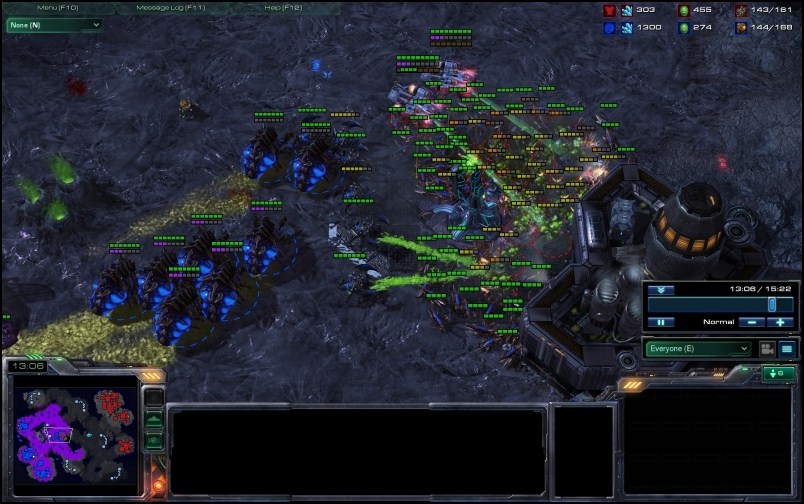The height and width of the screenshot is (504, 804).
Task: Open the Everyone (E) vision dropdown
Action: pos(698,349)
